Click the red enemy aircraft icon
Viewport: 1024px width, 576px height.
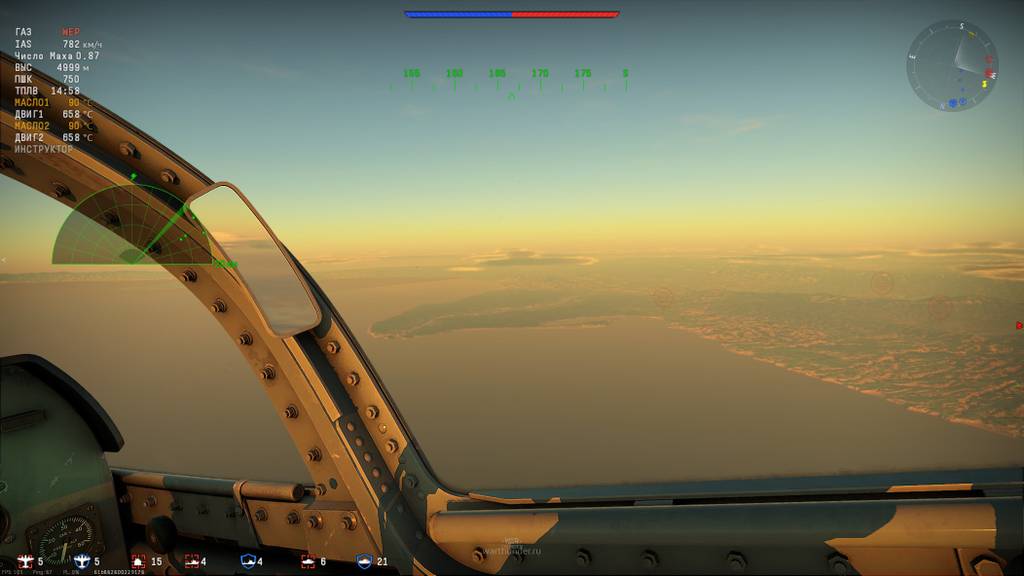(25, 562)
